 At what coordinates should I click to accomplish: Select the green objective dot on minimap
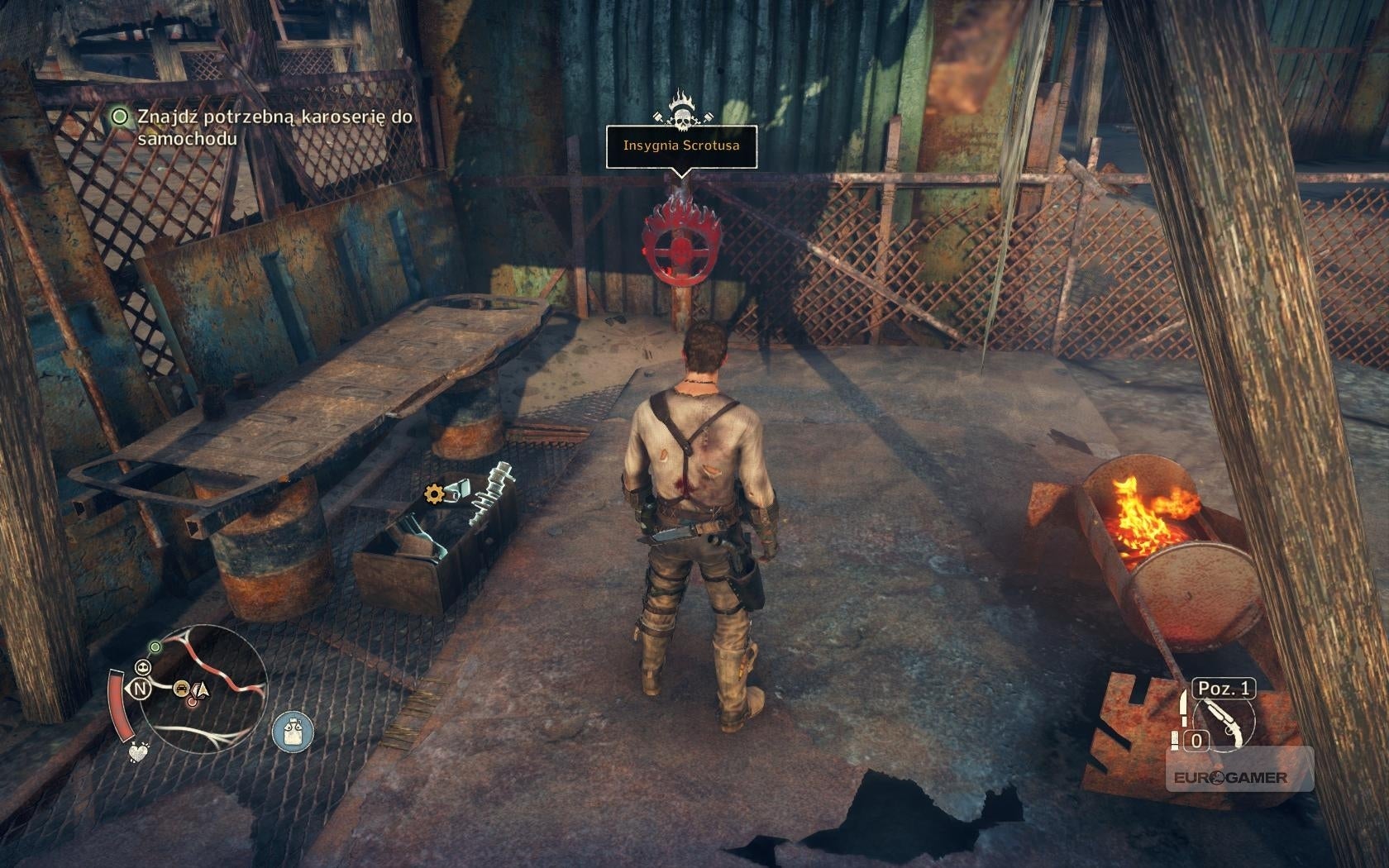[x=155, y=645]
